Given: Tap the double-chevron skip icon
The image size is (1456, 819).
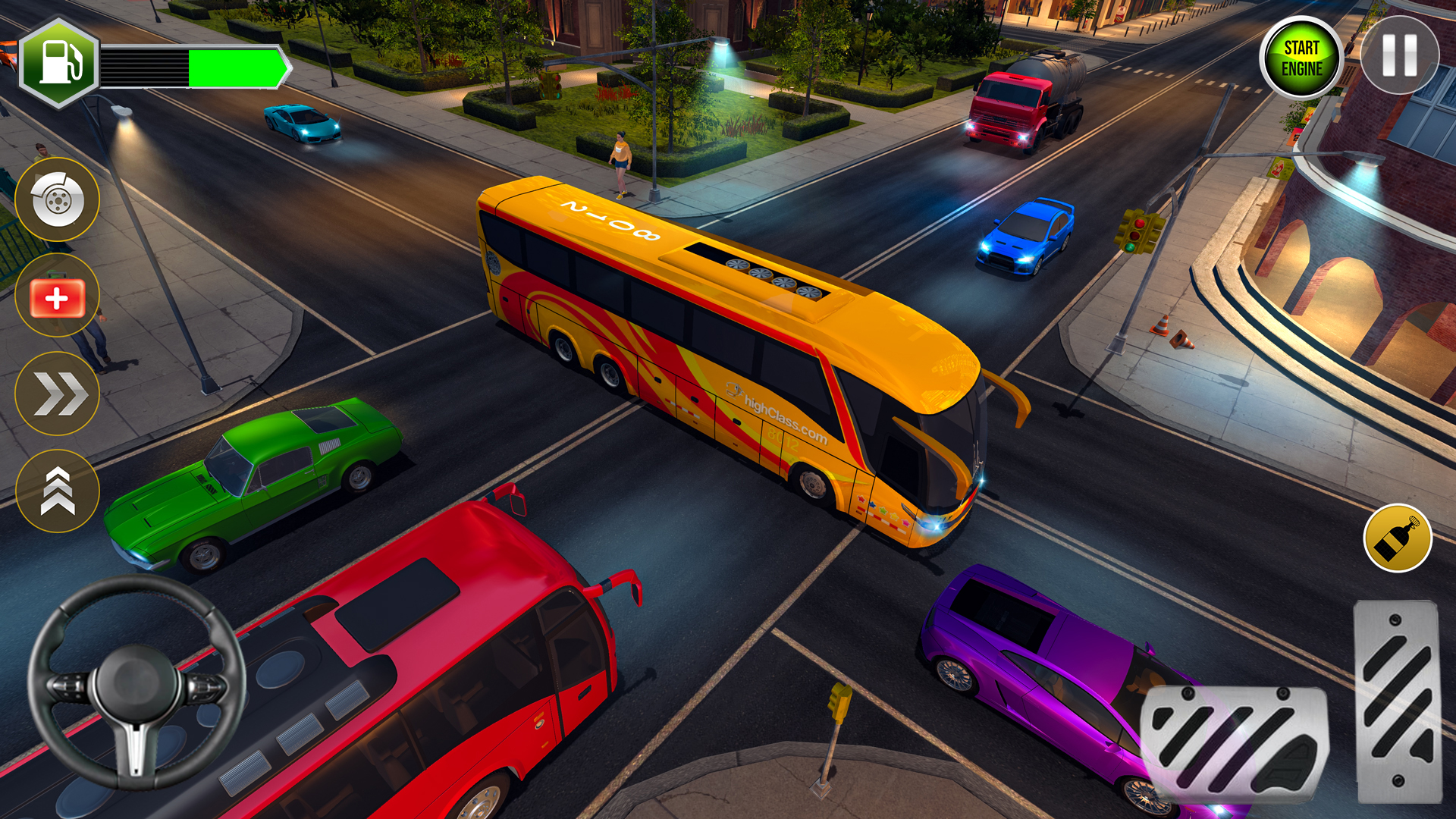Looking at the screenshot, I should [56, 391].
